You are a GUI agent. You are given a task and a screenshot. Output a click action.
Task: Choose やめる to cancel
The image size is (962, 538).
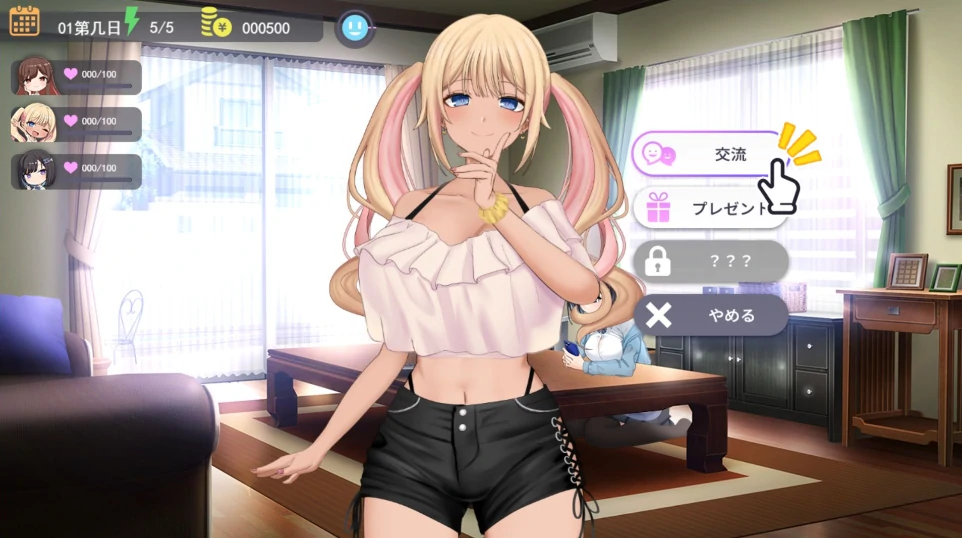tap(710, 315)
